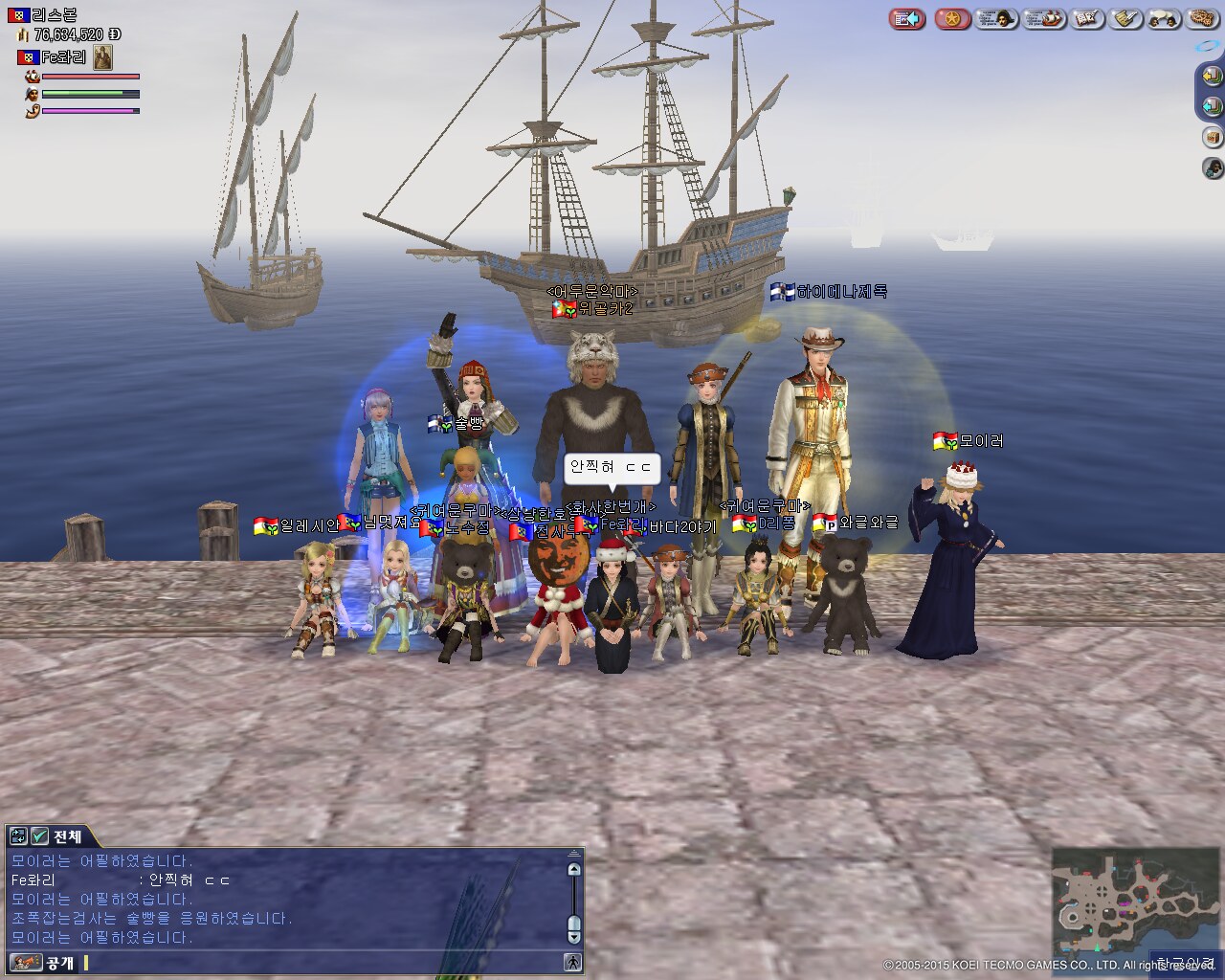Open the wooden crate cargo button
The width and height of the screenshot is (1225, 980).
[1213, 137]
